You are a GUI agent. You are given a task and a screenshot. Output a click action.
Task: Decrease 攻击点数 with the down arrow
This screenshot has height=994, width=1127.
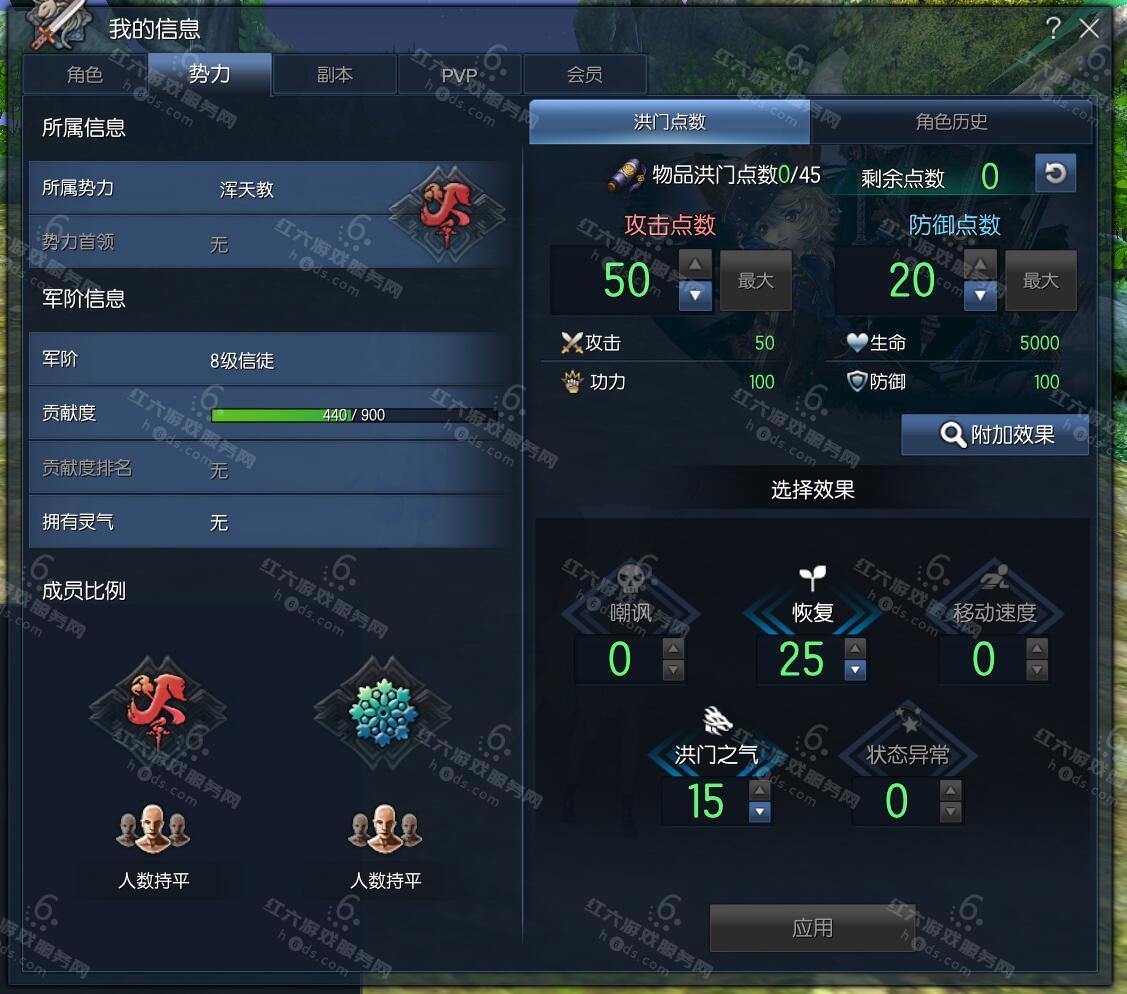695,295
